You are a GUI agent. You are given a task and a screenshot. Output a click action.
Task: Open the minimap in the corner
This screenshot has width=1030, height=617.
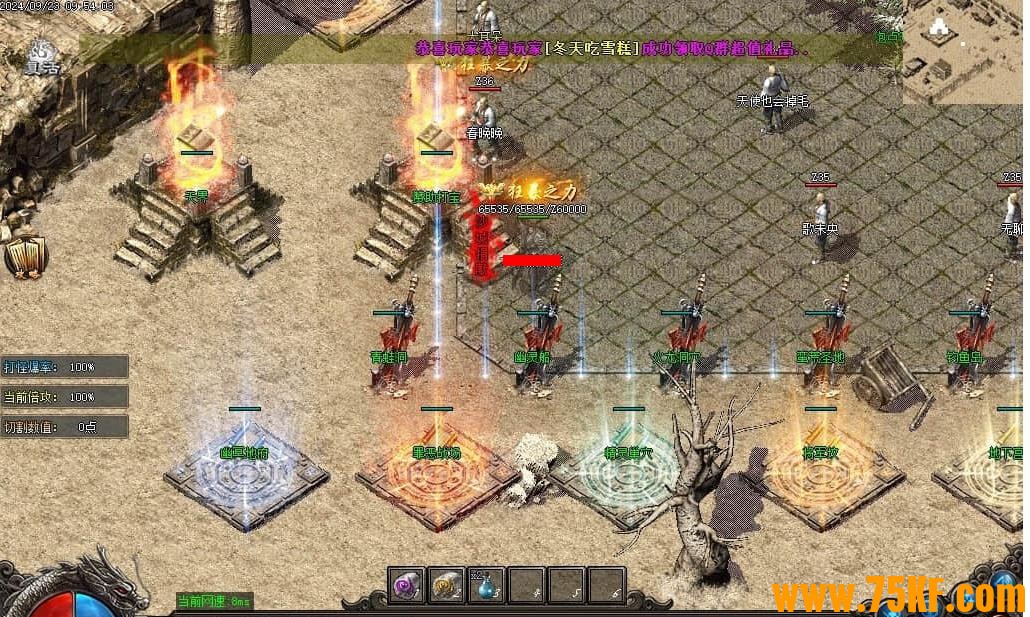965,52
